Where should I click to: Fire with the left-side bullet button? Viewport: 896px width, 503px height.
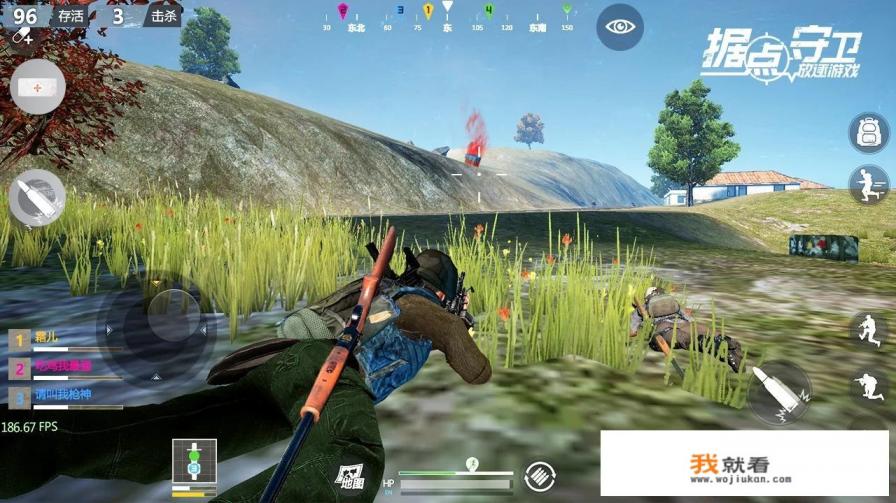click(38, 197)
